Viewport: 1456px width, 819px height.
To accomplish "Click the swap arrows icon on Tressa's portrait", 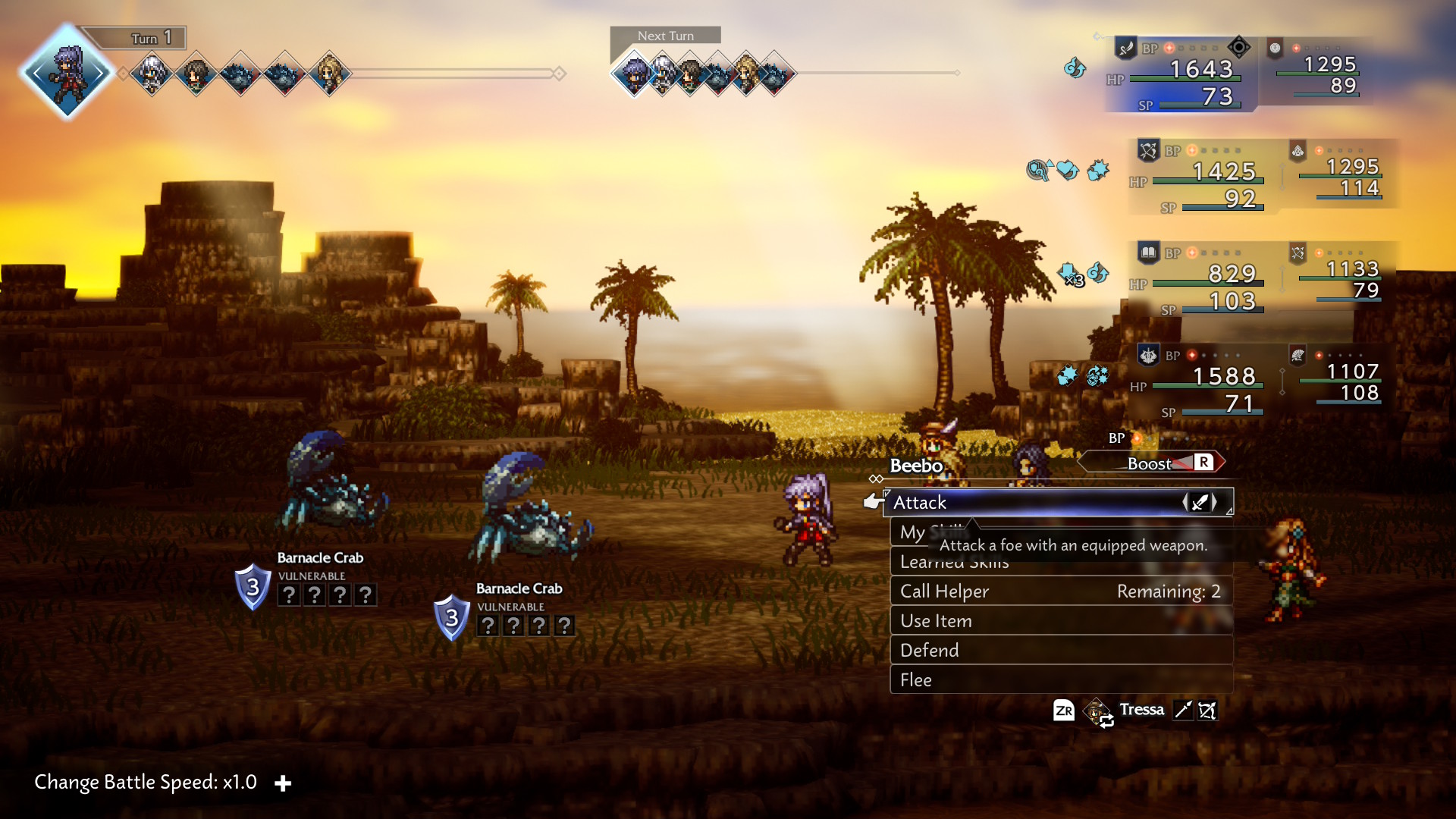I will point(1108,720).
